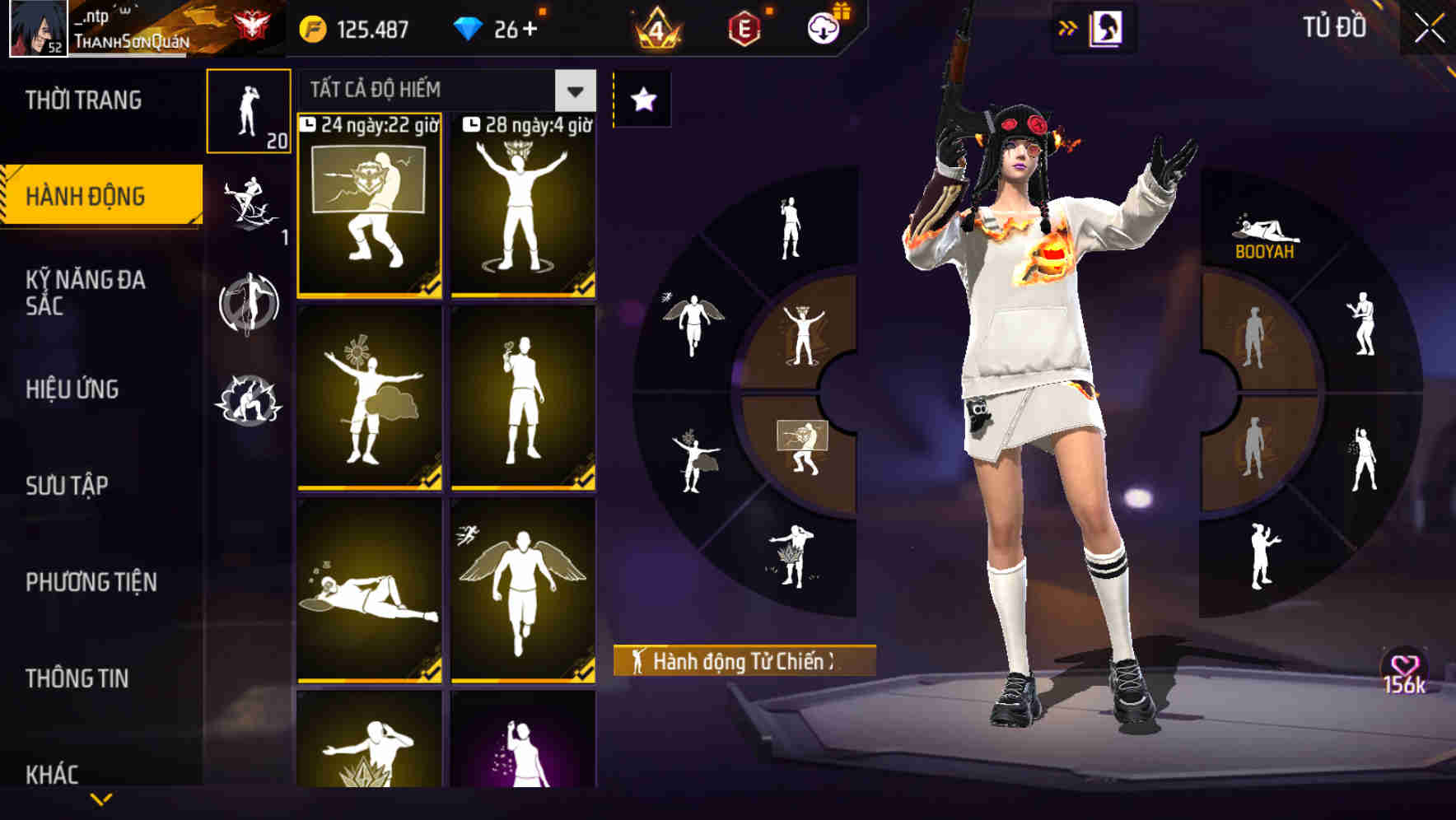This screenshot has height=820, width=1456.
Task: Click the wardrobe preview icon near the double arrows
Action: (x=1108, y=26)
